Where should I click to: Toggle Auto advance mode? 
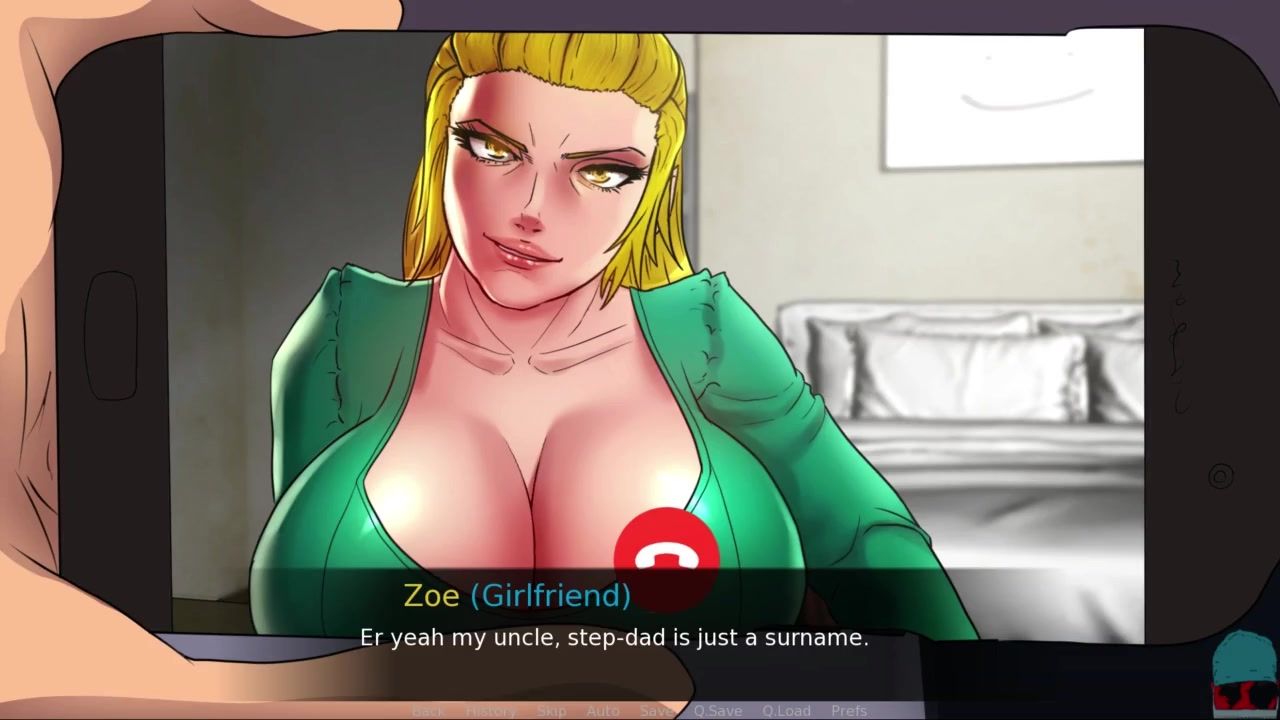(603, 711)
